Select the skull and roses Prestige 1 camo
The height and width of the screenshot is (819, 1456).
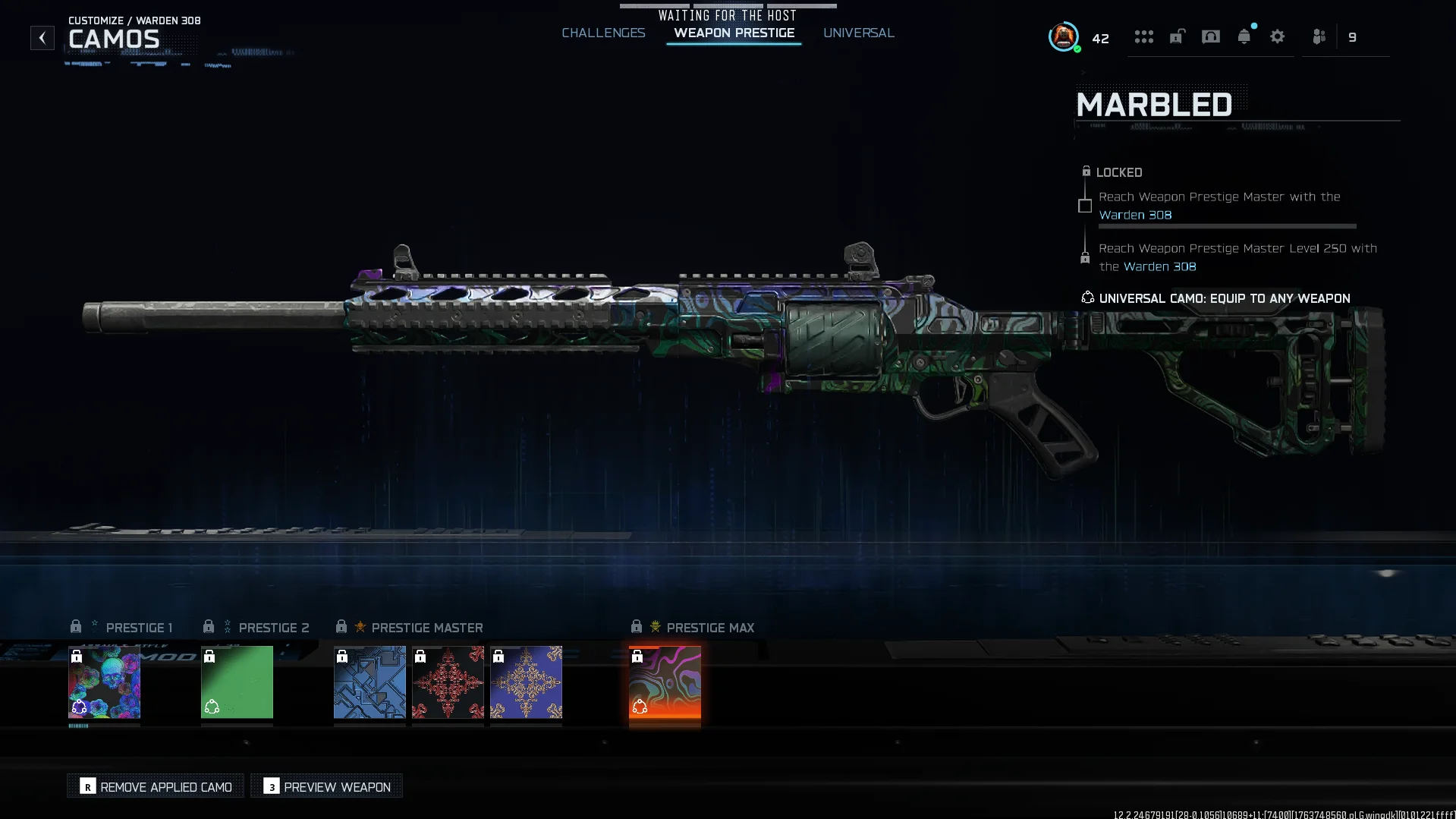tap(104, 682)
